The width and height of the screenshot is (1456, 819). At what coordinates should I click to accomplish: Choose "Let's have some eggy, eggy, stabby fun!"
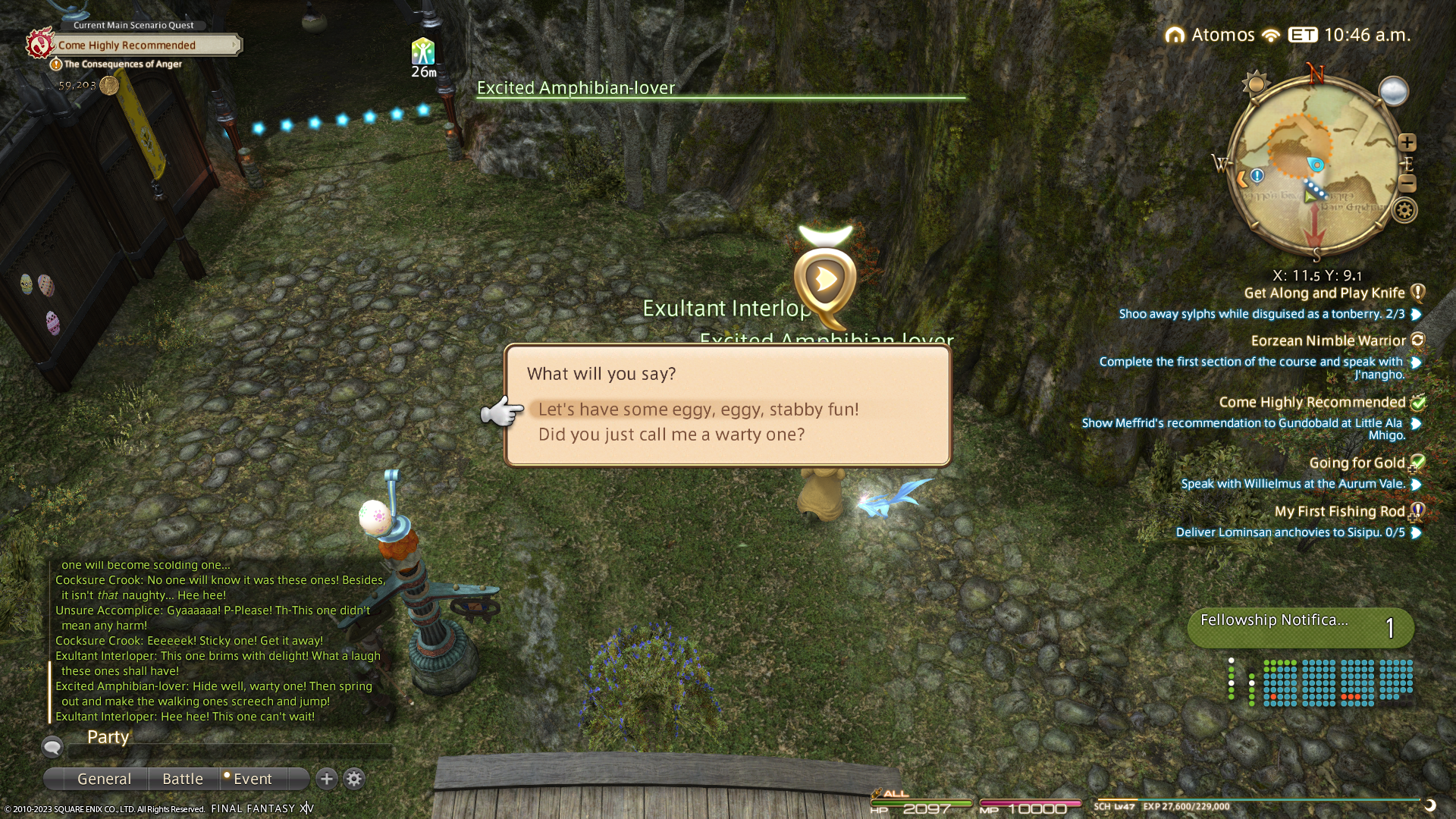click(x=698, y=409)
